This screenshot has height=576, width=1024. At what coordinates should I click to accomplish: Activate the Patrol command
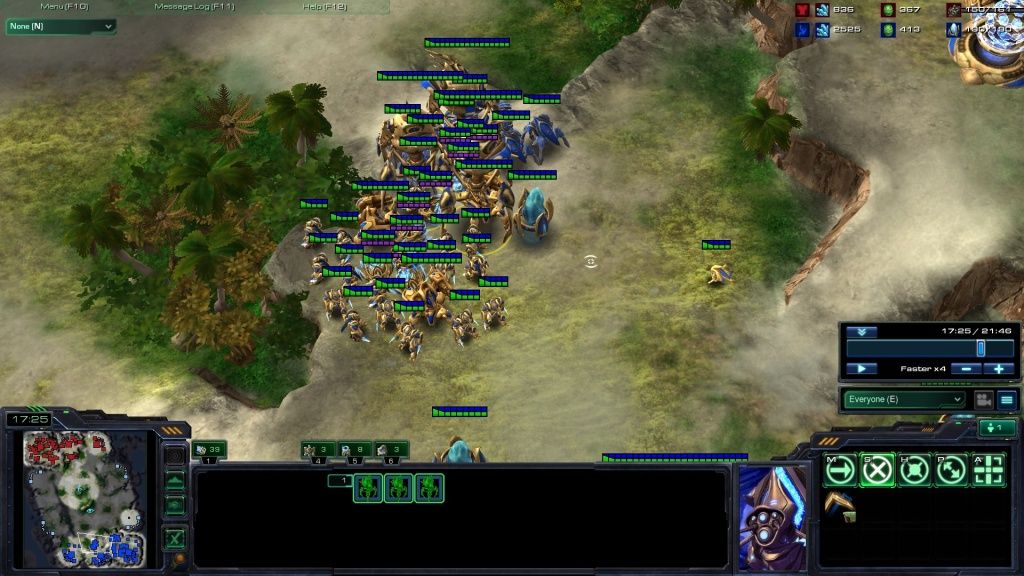[x=951, y=469]
